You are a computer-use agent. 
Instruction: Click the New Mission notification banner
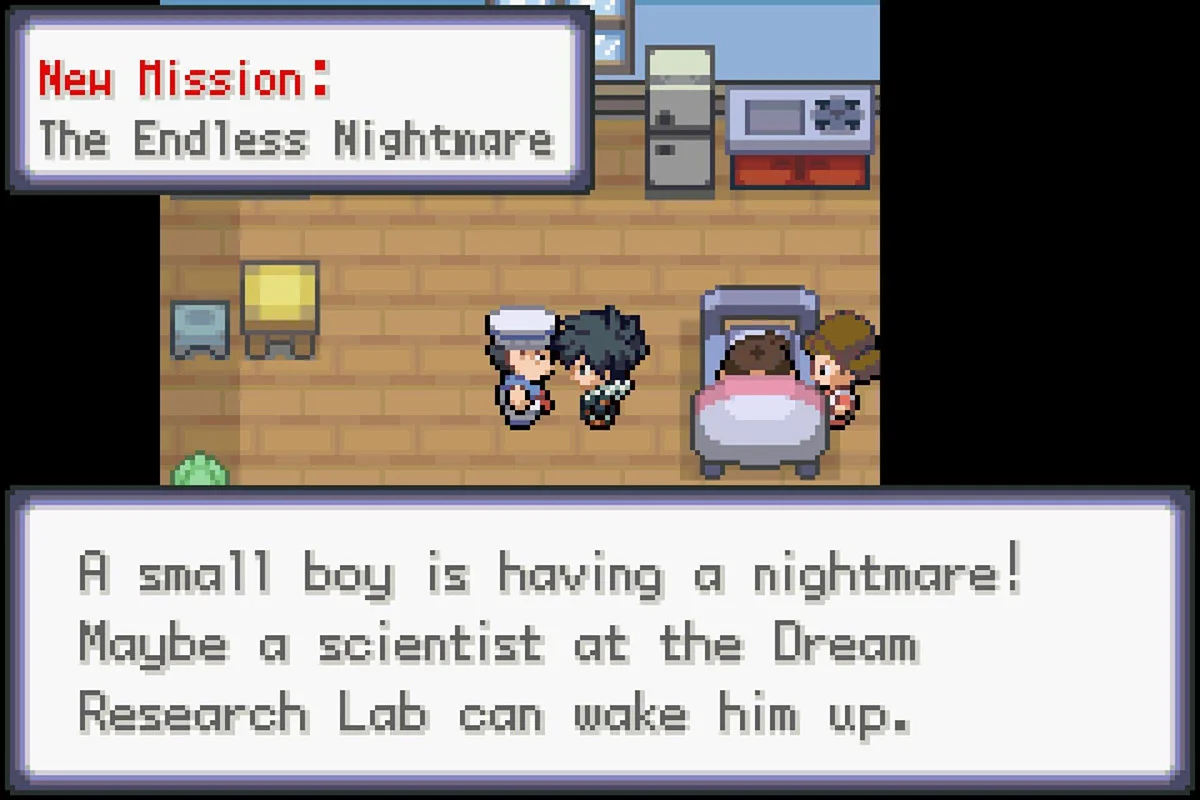pos(298,106)
